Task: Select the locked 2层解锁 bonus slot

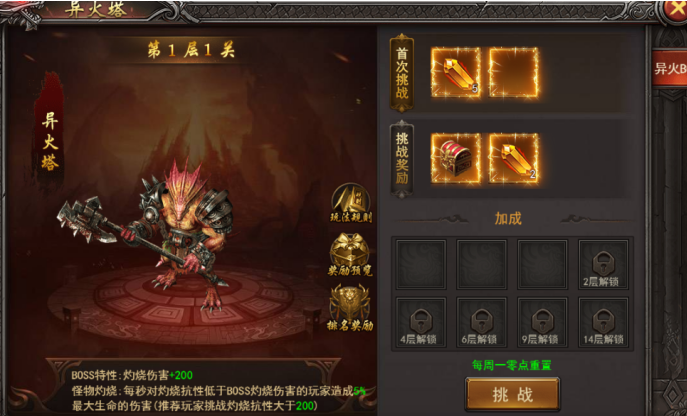Action: click(602, 264)
